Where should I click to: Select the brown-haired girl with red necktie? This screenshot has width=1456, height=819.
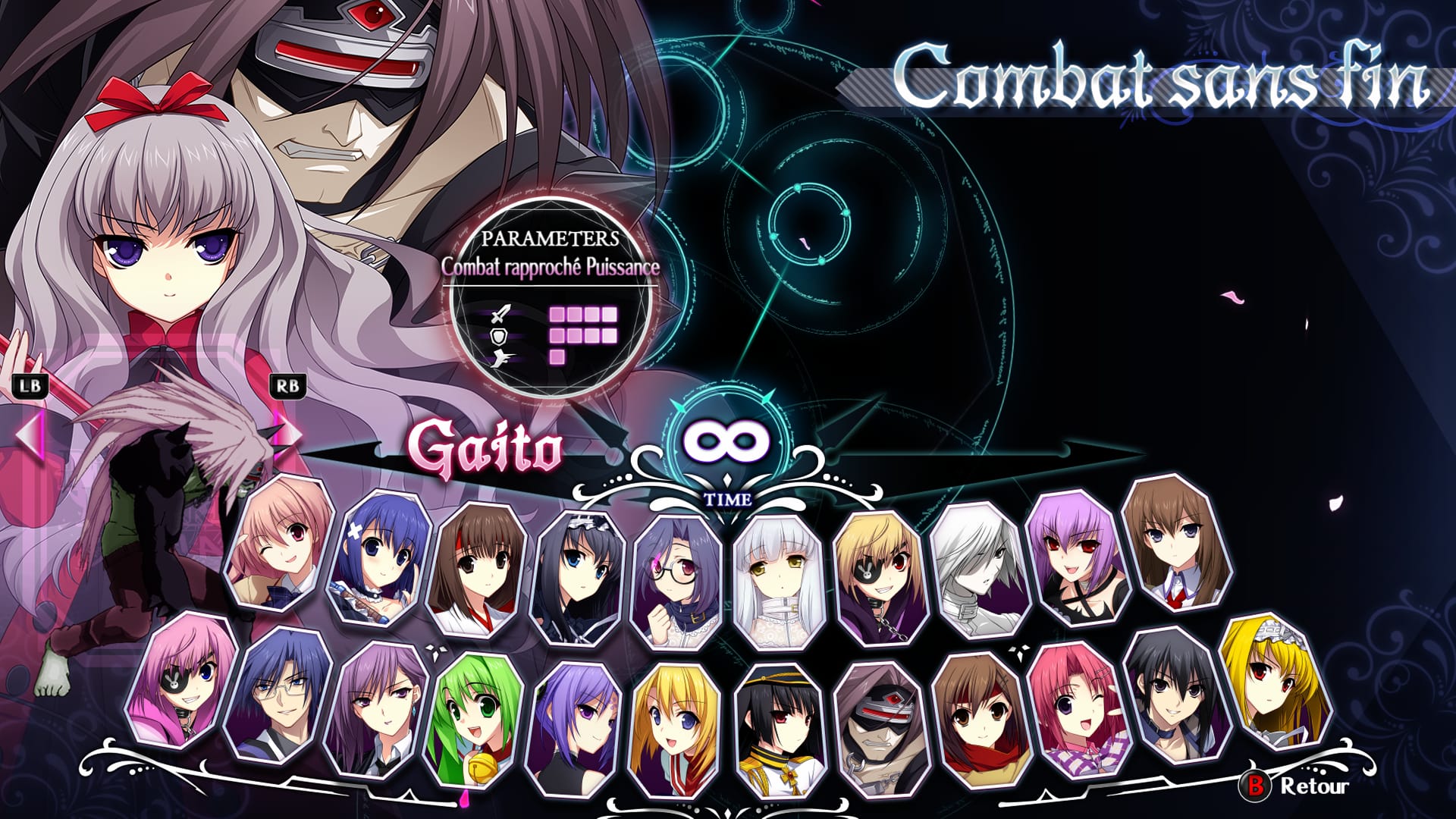click(1177, 544)
